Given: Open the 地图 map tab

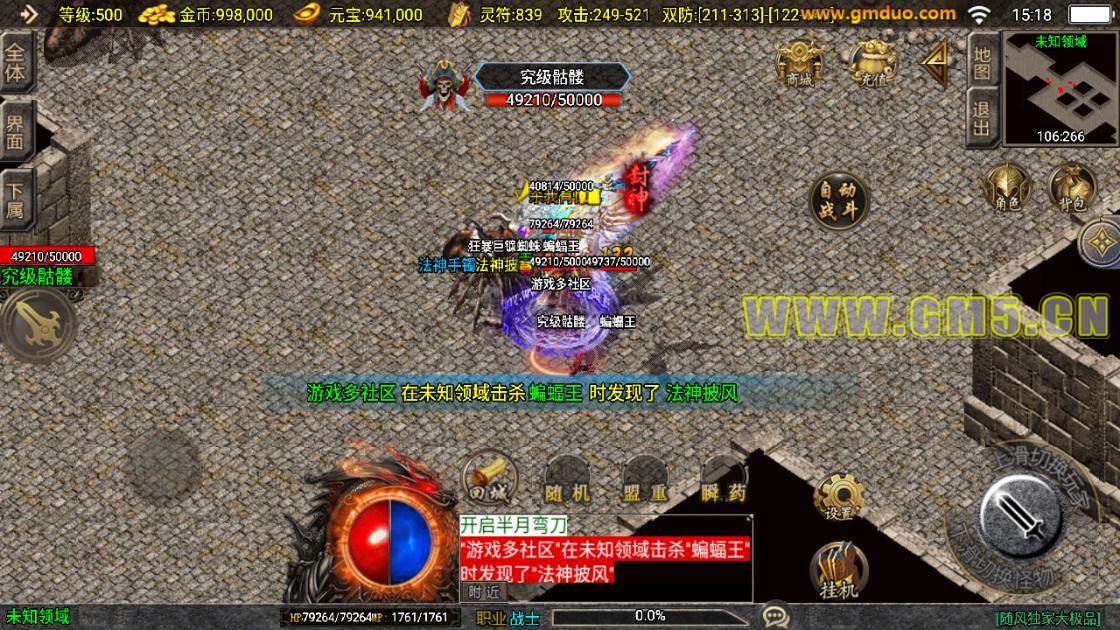Looking at the screenshot, I should [x=982, y=63].
